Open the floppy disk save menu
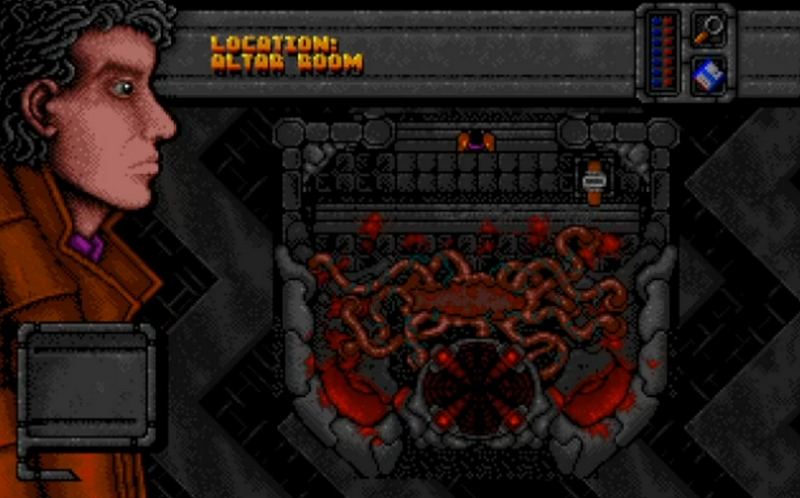 (708, 76)
